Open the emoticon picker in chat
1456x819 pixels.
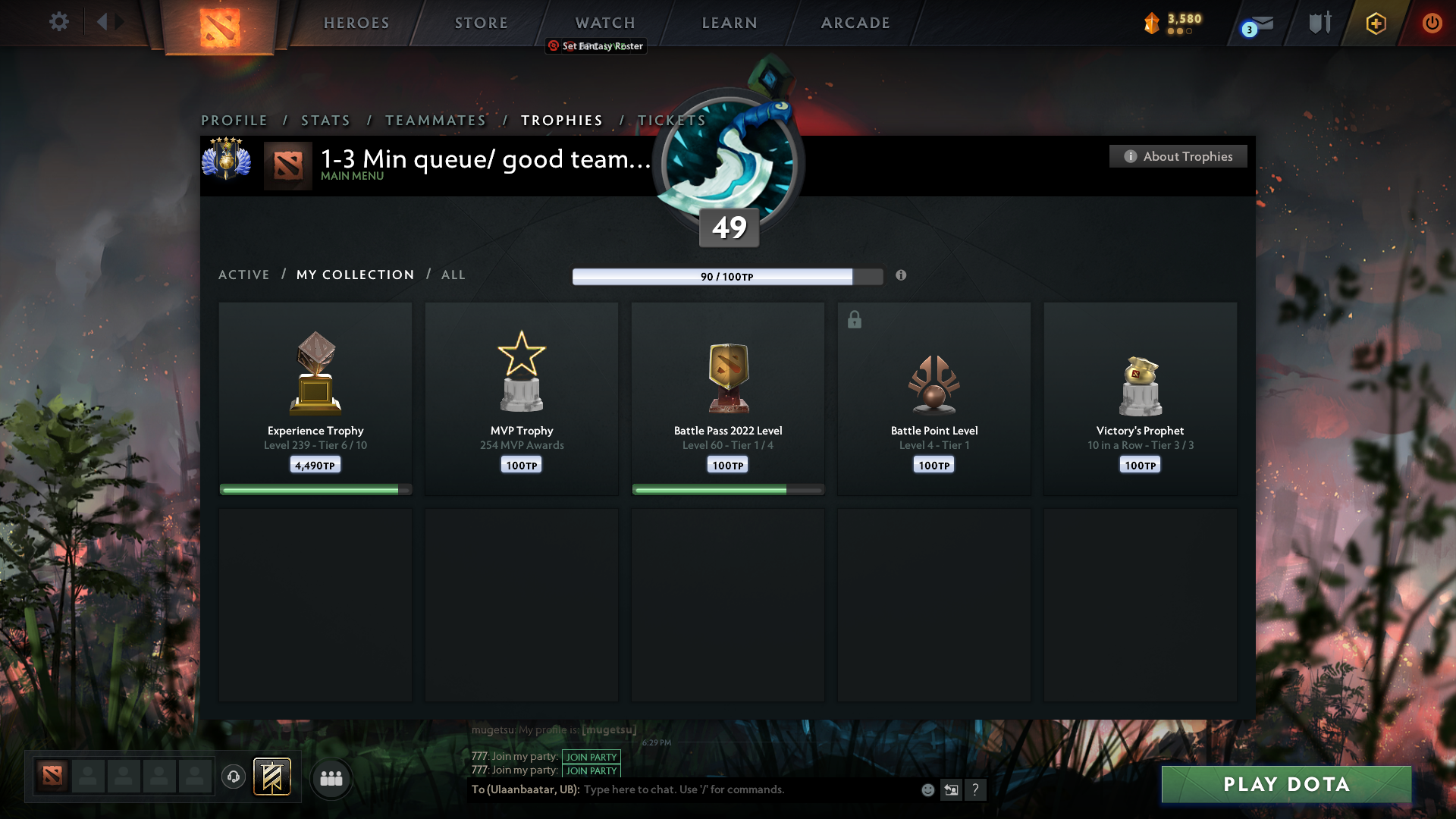927,789
